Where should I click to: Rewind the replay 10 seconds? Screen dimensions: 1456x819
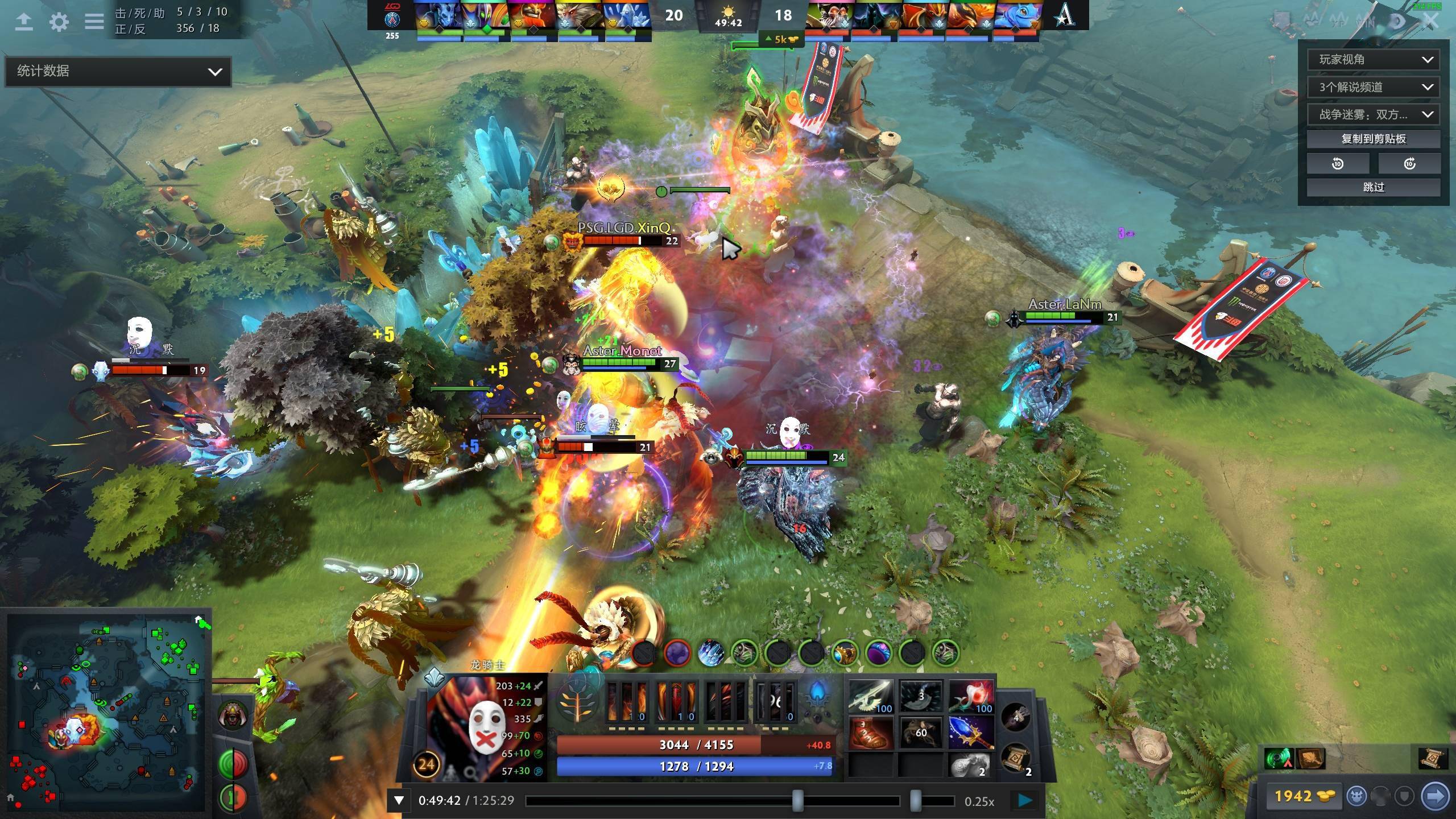(x=1338, y=164)
